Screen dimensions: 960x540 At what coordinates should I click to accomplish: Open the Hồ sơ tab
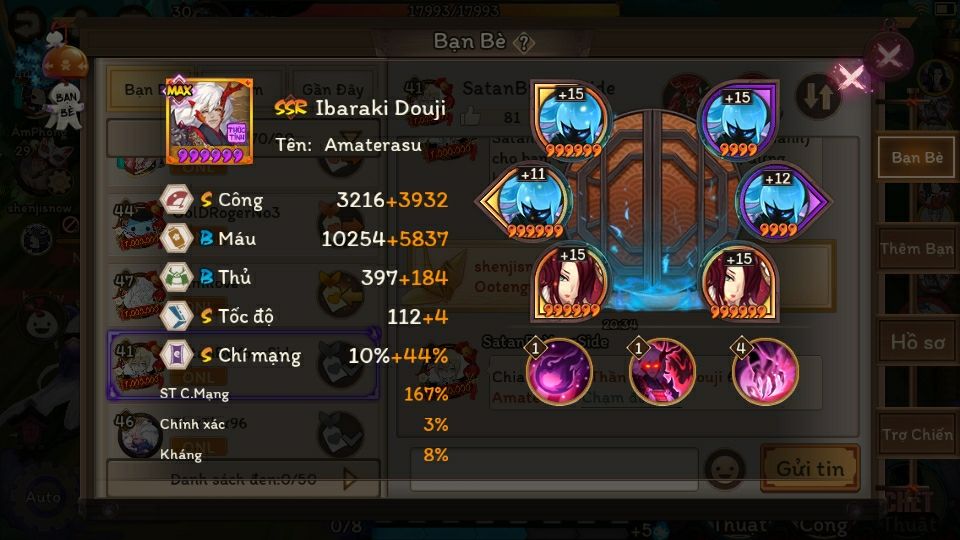click(916, 342)
